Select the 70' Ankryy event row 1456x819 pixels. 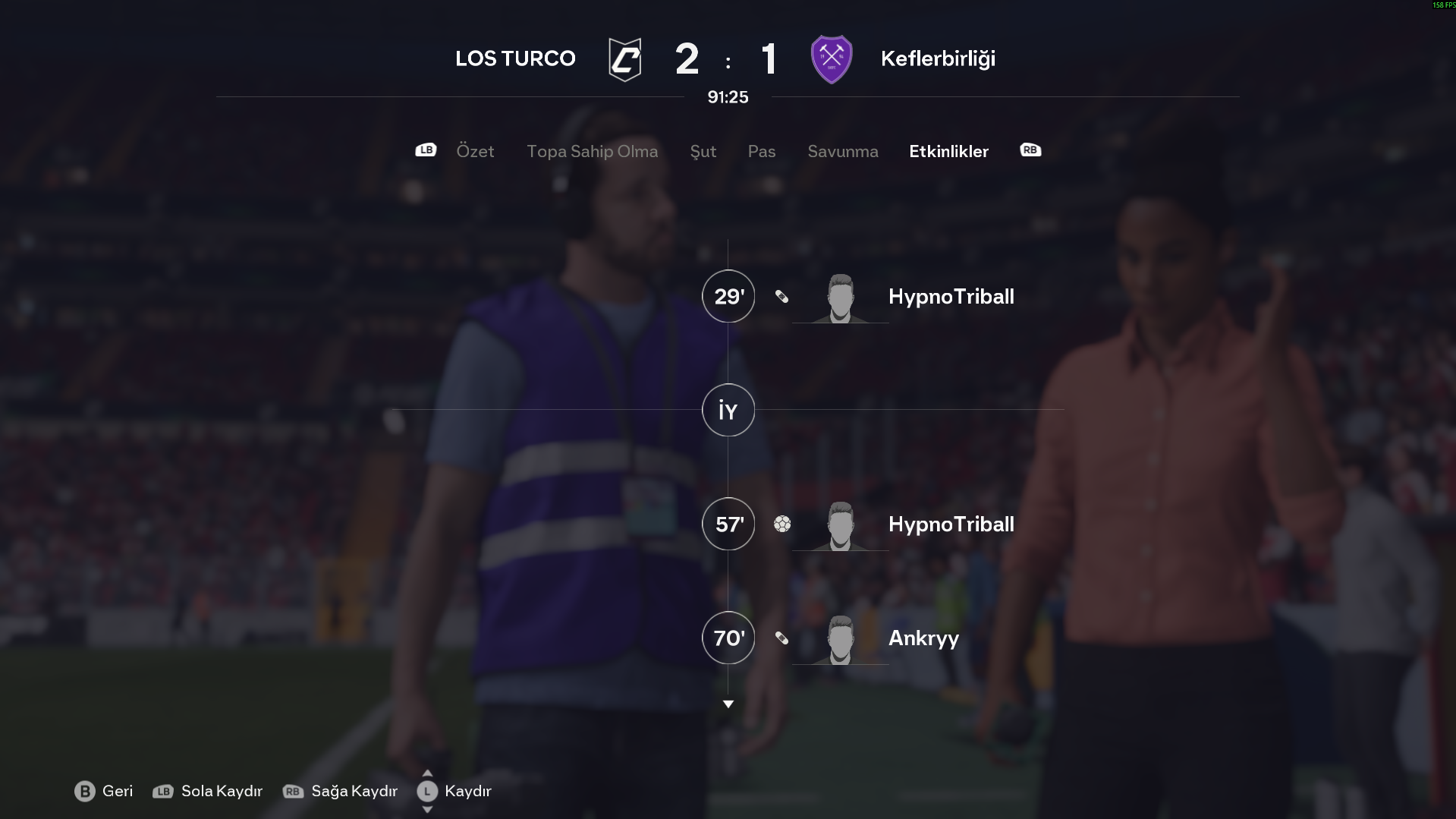[923, 638]
